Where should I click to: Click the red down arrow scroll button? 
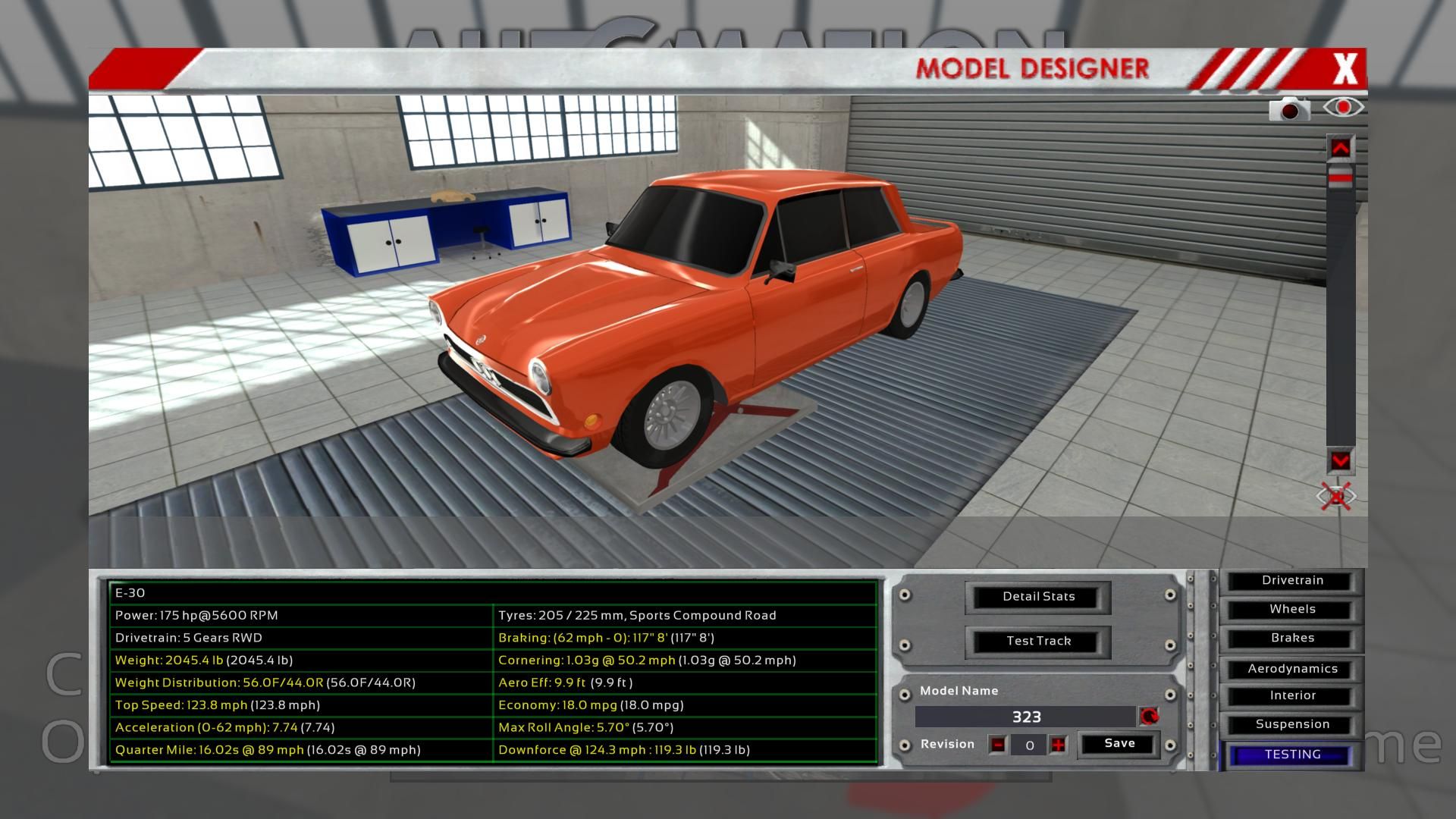pos(1340,460)
